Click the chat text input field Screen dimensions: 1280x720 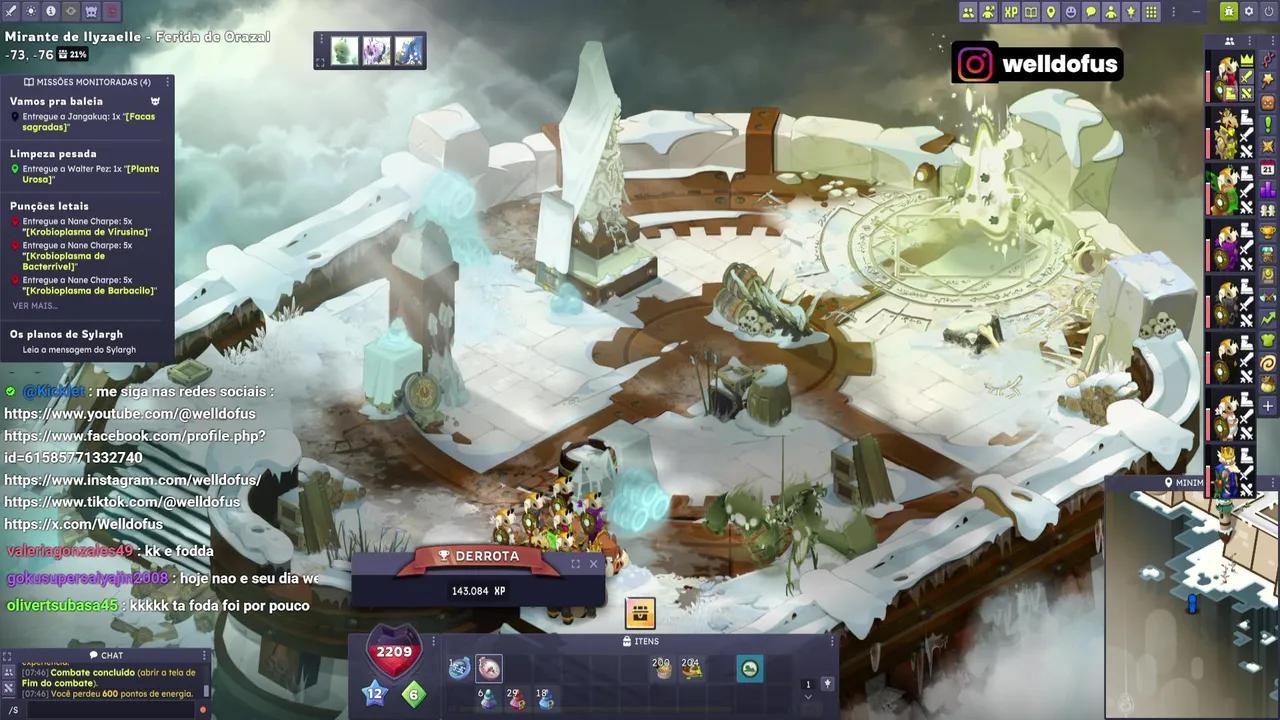105,709
